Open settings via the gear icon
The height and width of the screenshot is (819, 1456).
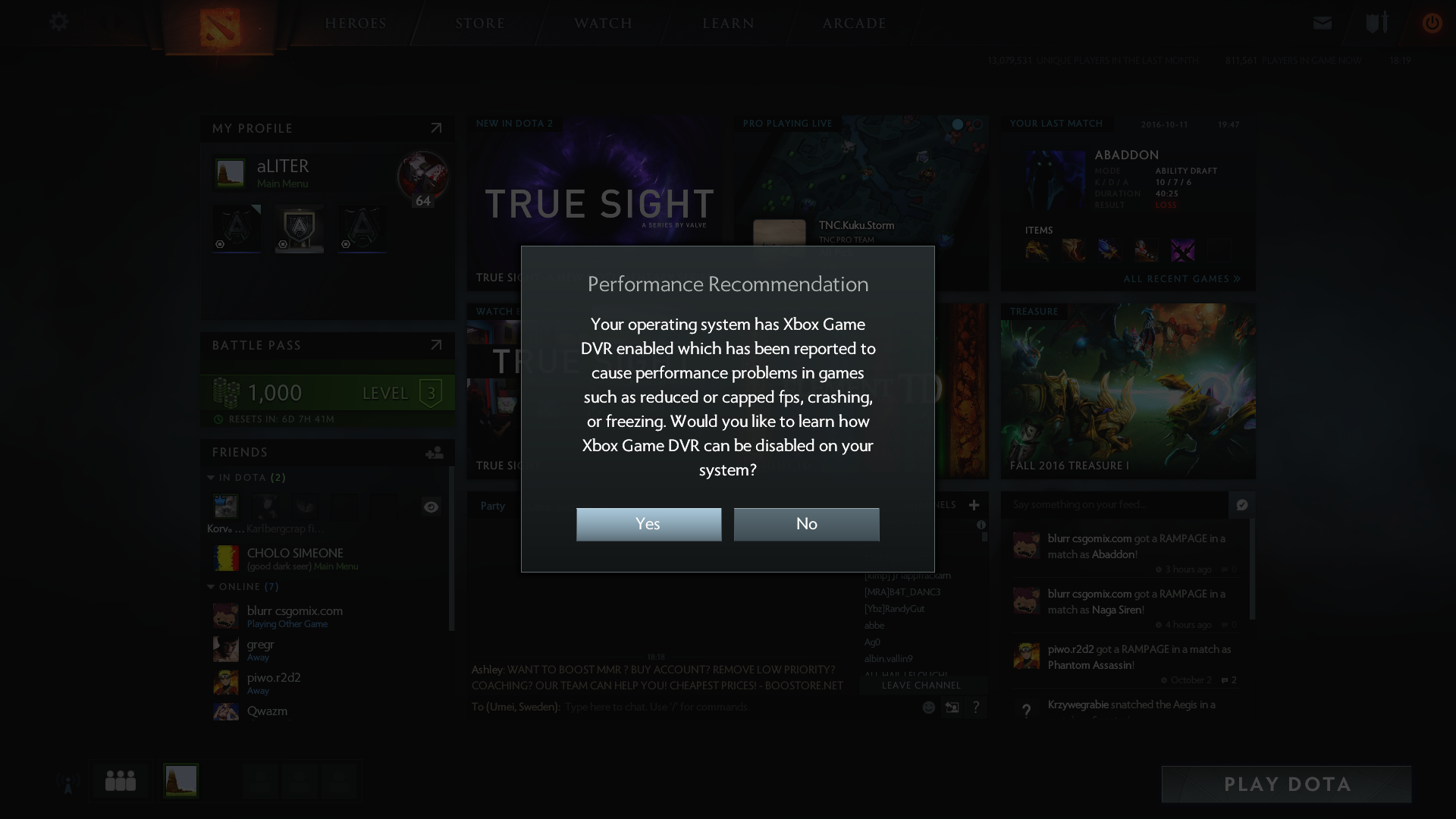tap(59, 22)
